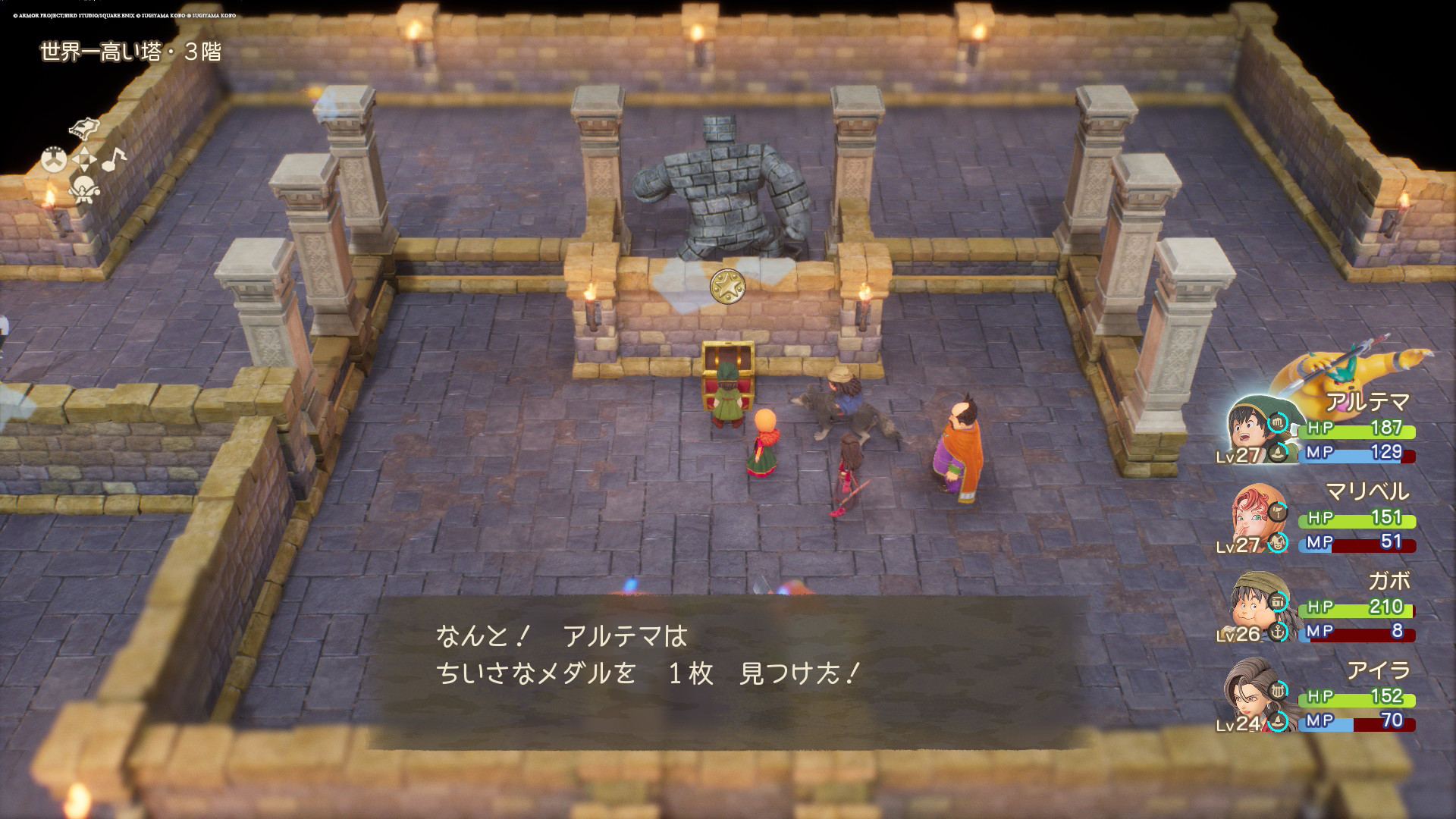Image resolution: width=1456 pixels, height=819 pixels.
Task: Open the round-bodied figure shortcut icon
Action: 83,189
